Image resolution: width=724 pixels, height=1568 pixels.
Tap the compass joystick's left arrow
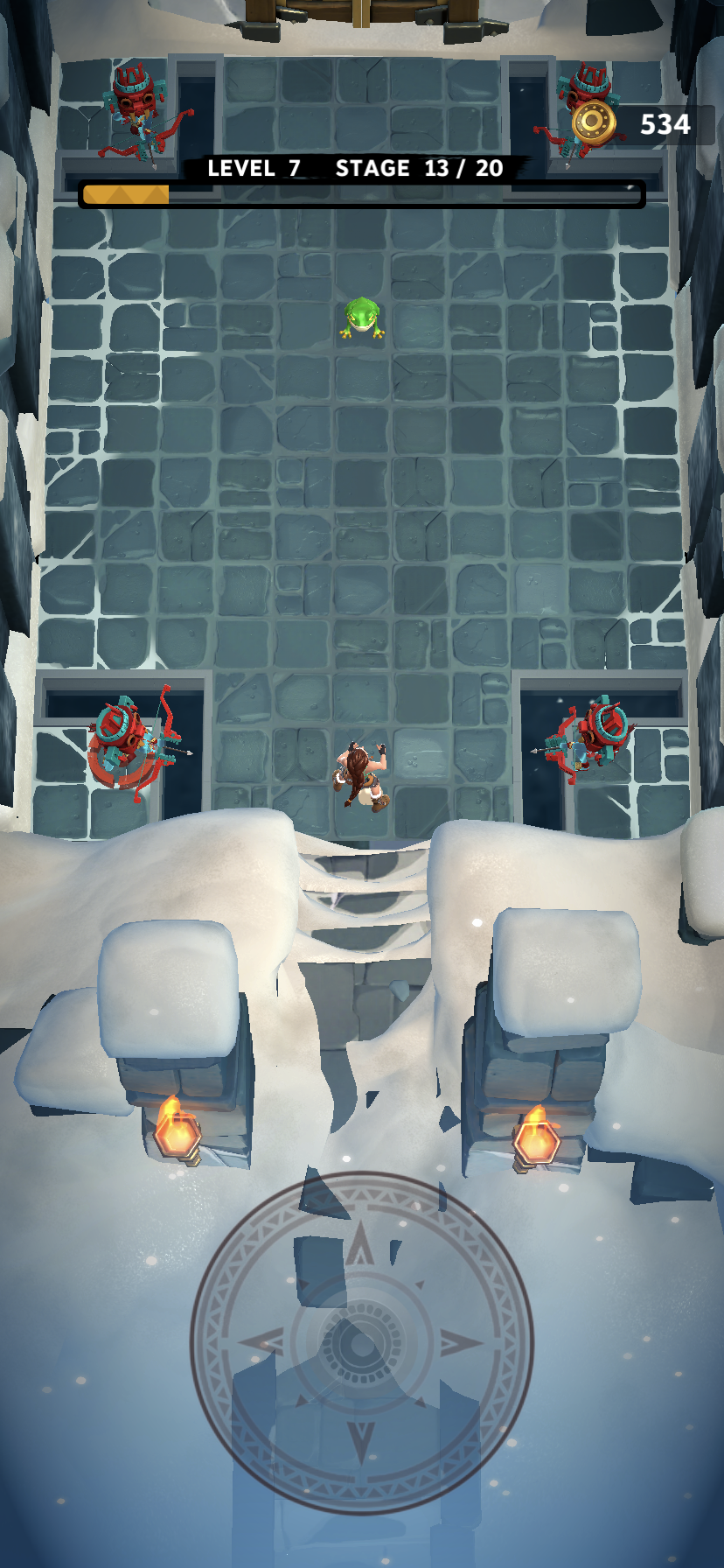[x=262, y=1341]
